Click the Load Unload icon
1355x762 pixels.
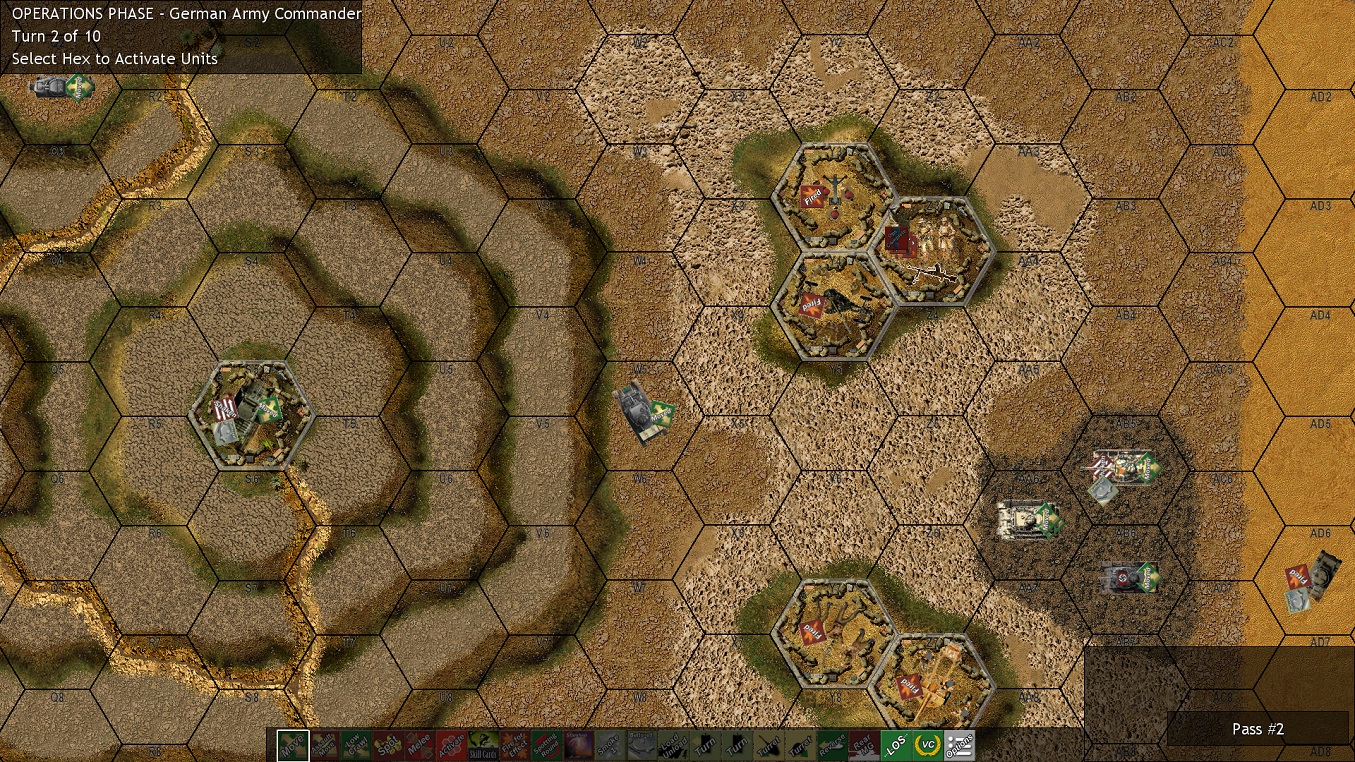click(x=673, y=745)
